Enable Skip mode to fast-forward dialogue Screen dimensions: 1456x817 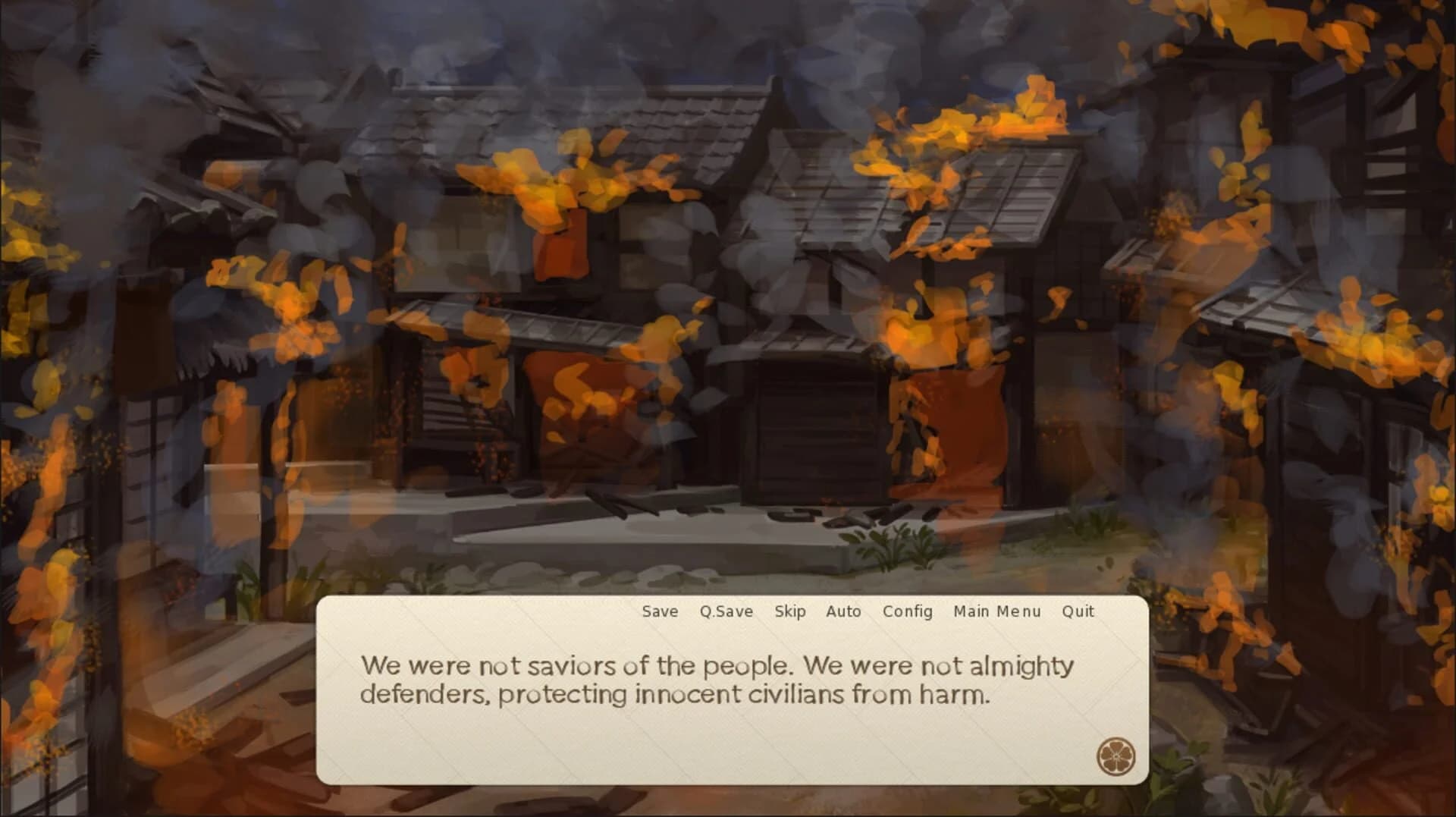[790, 611]
